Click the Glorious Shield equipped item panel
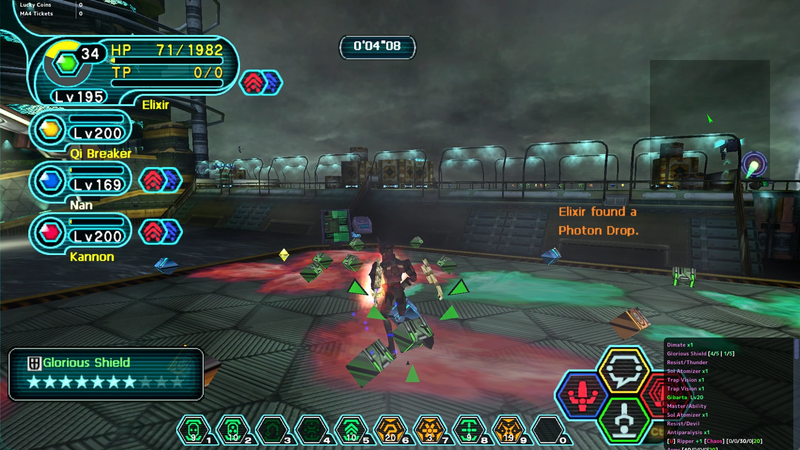 [105, 372]
